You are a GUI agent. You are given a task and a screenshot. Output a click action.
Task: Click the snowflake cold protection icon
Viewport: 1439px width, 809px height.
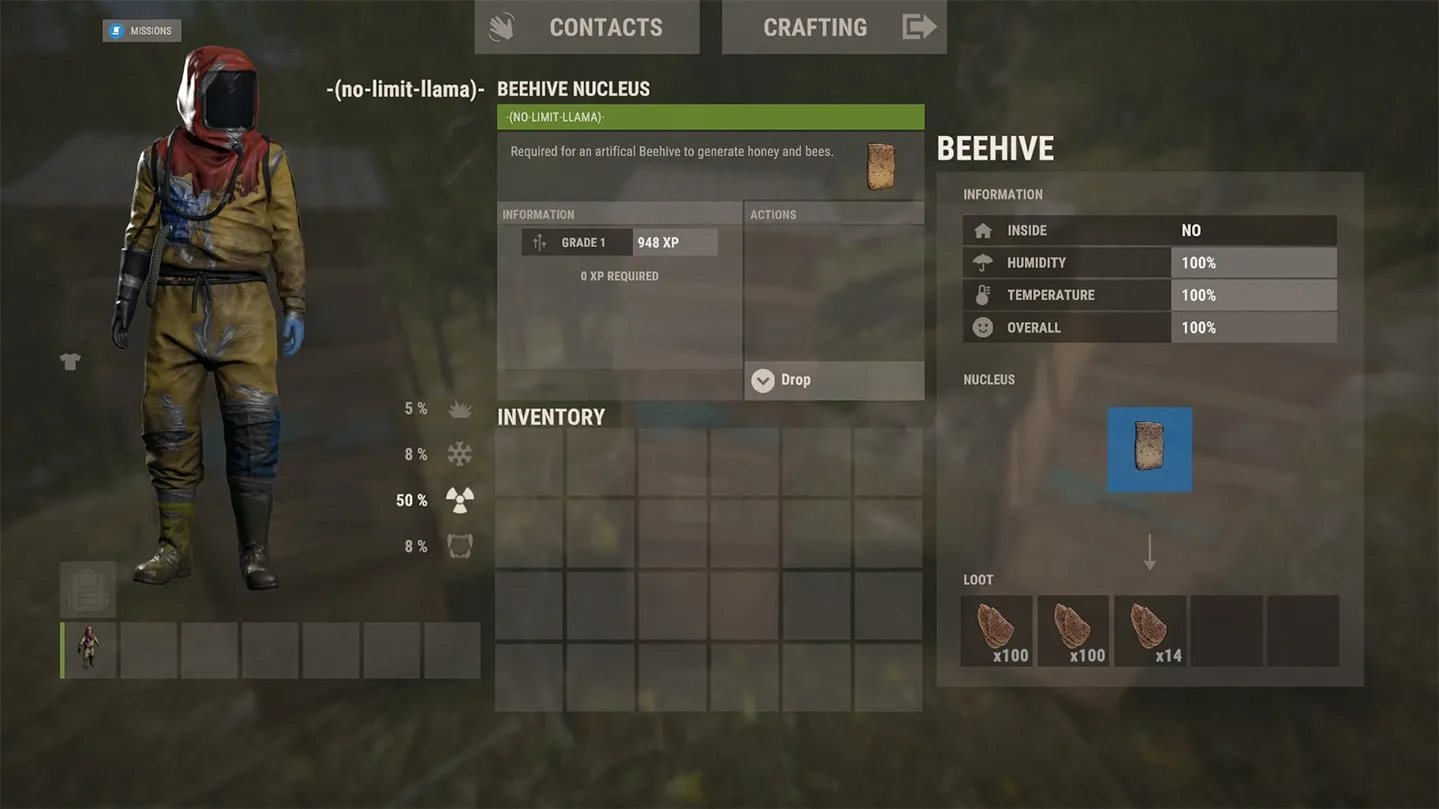point(458,453)
